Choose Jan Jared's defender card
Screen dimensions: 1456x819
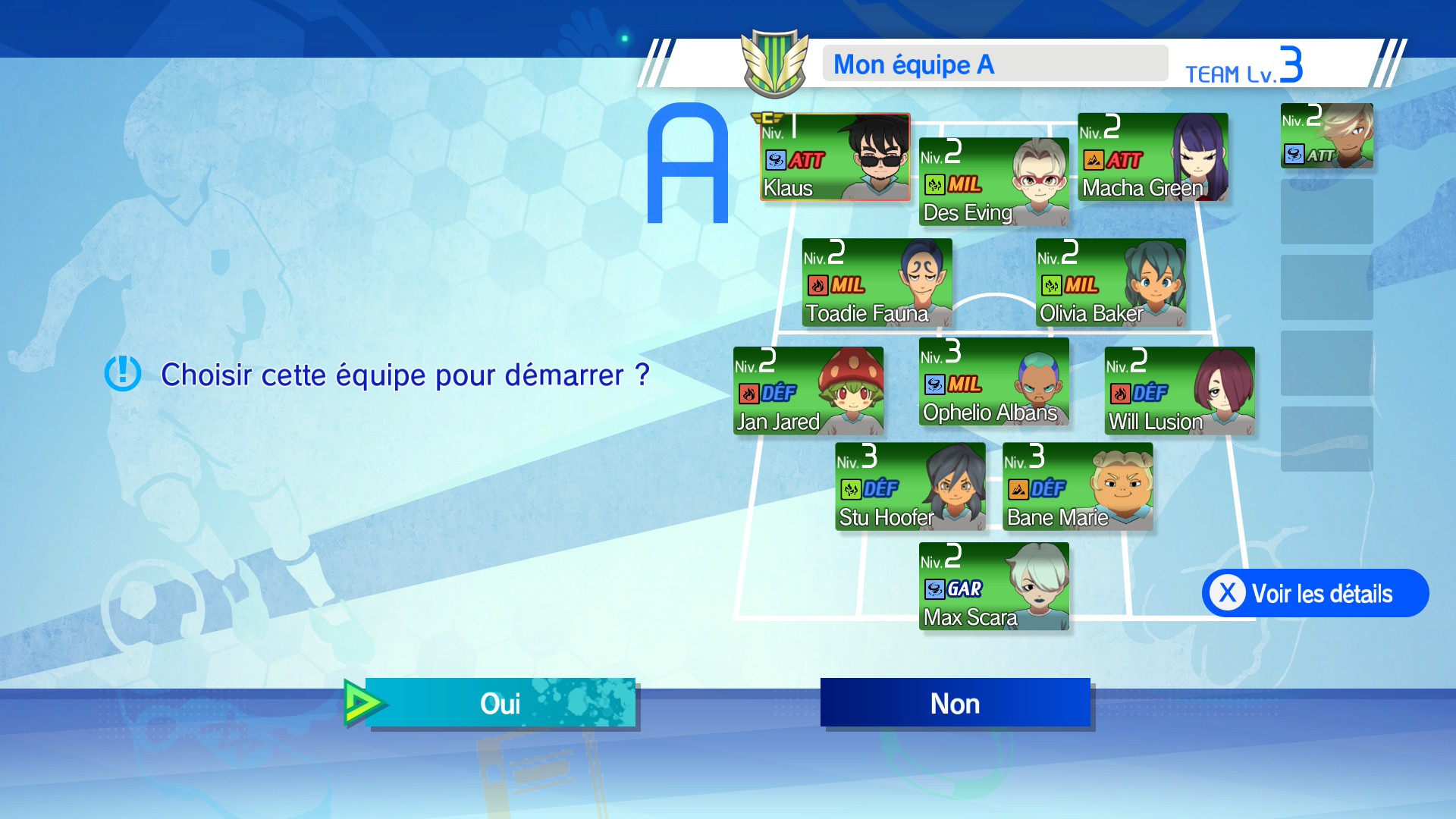tap(808, 391)
